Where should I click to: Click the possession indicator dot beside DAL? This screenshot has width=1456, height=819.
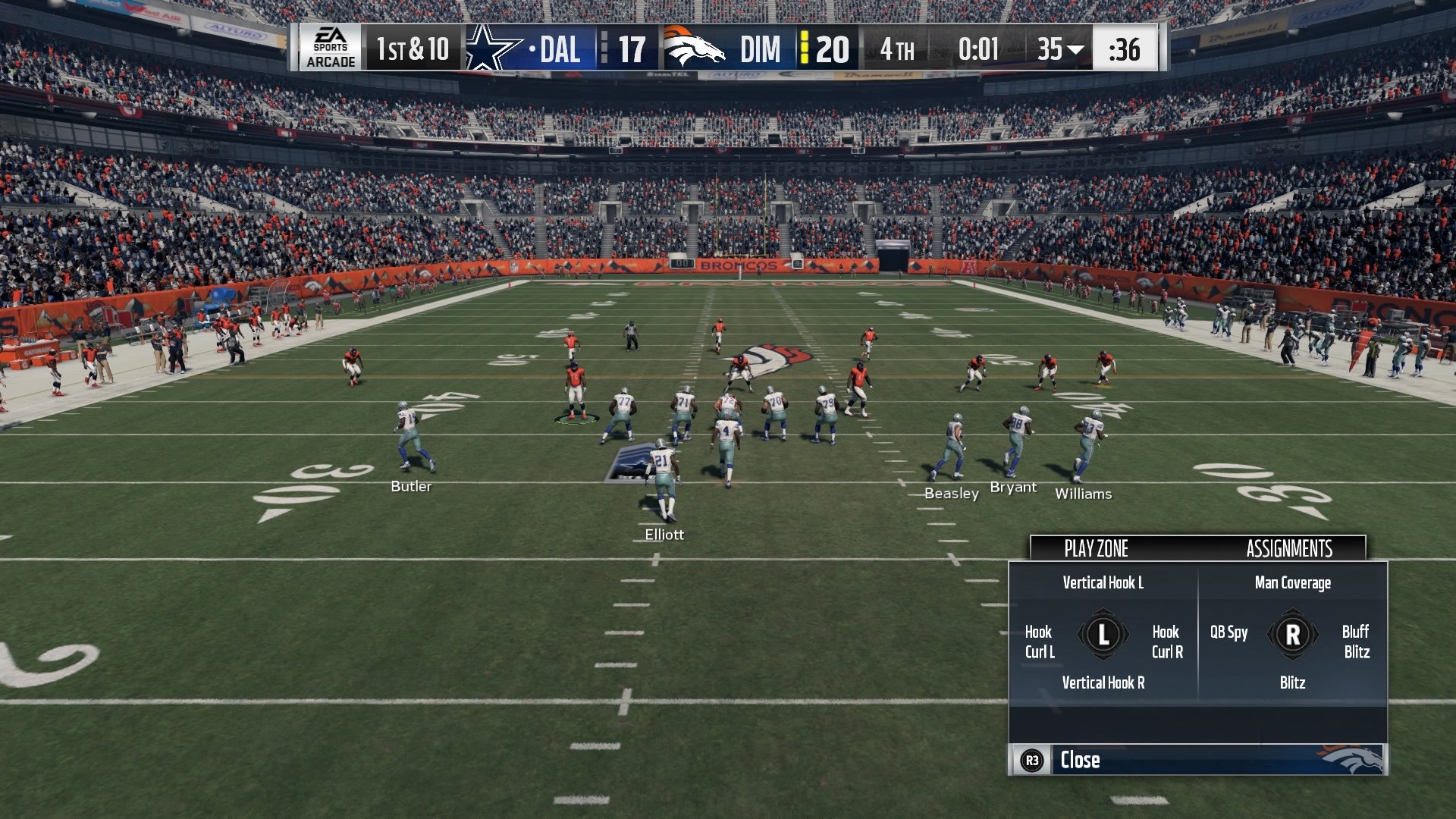click(531, 49)
